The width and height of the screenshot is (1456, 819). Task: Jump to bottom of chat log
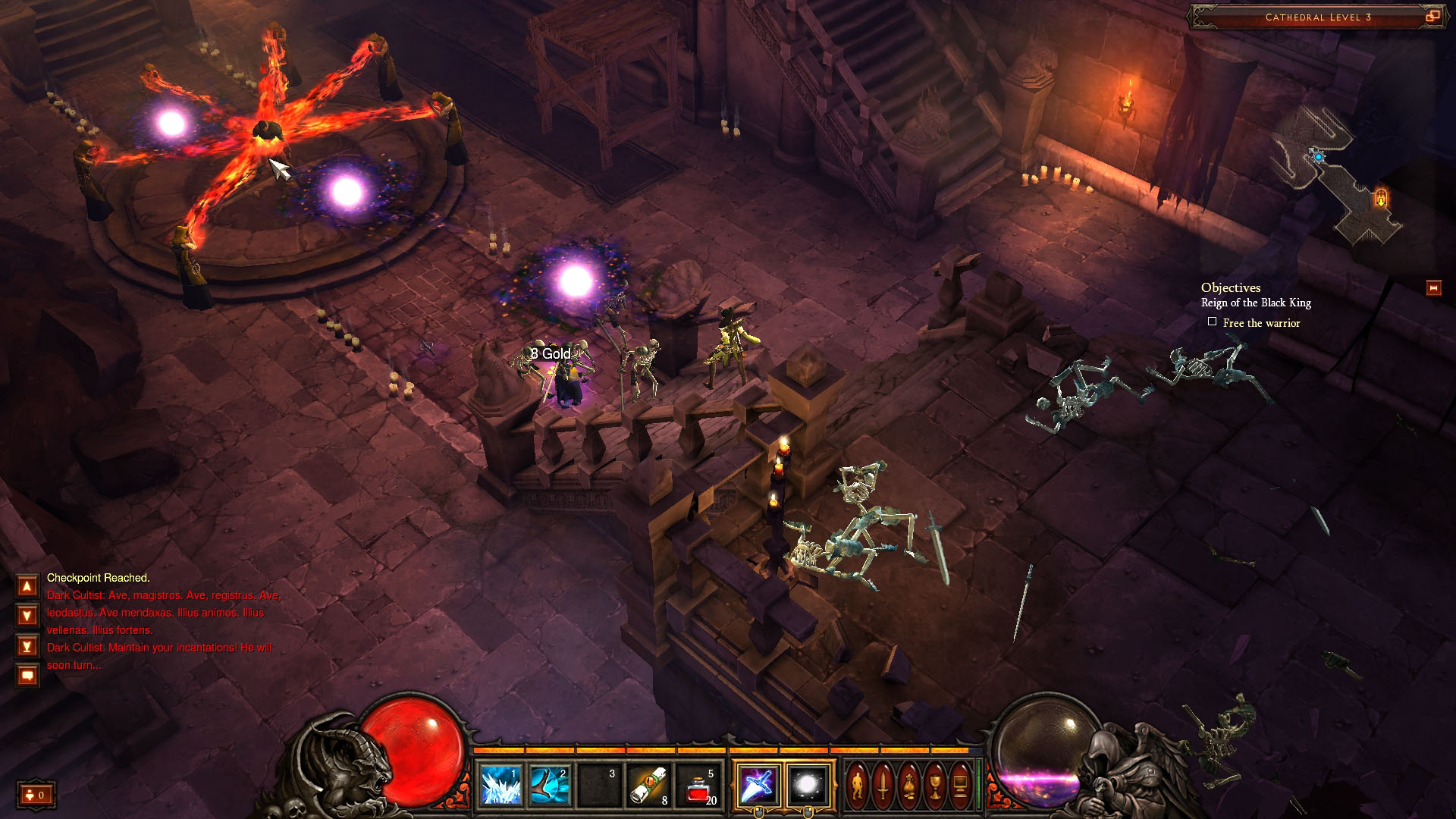27,645
